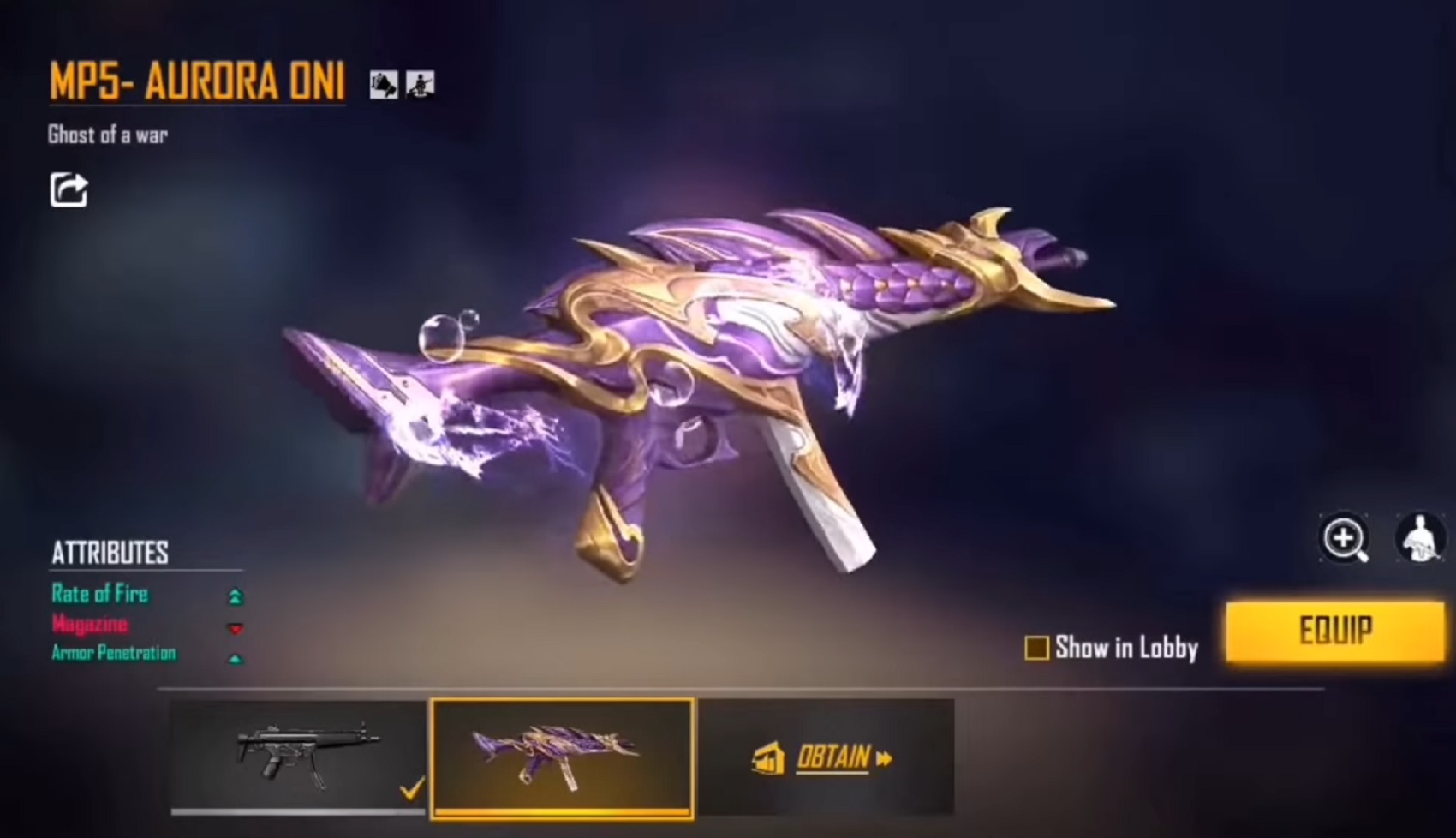Viewport: 1456px width, 838px height.
Task: Click the Obtain megaphone icon
Action: (x=769, y=757)
